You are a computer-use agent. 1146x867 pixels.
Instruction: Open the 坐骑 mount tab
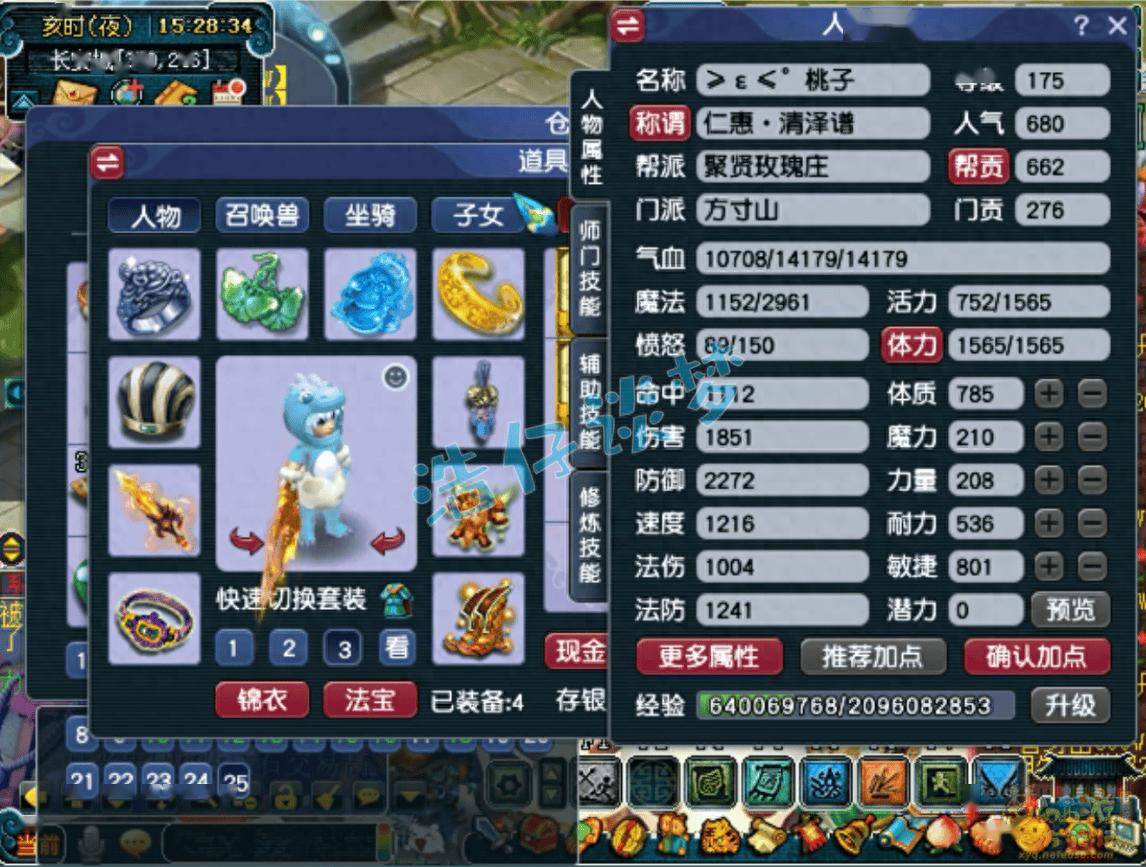370,215
